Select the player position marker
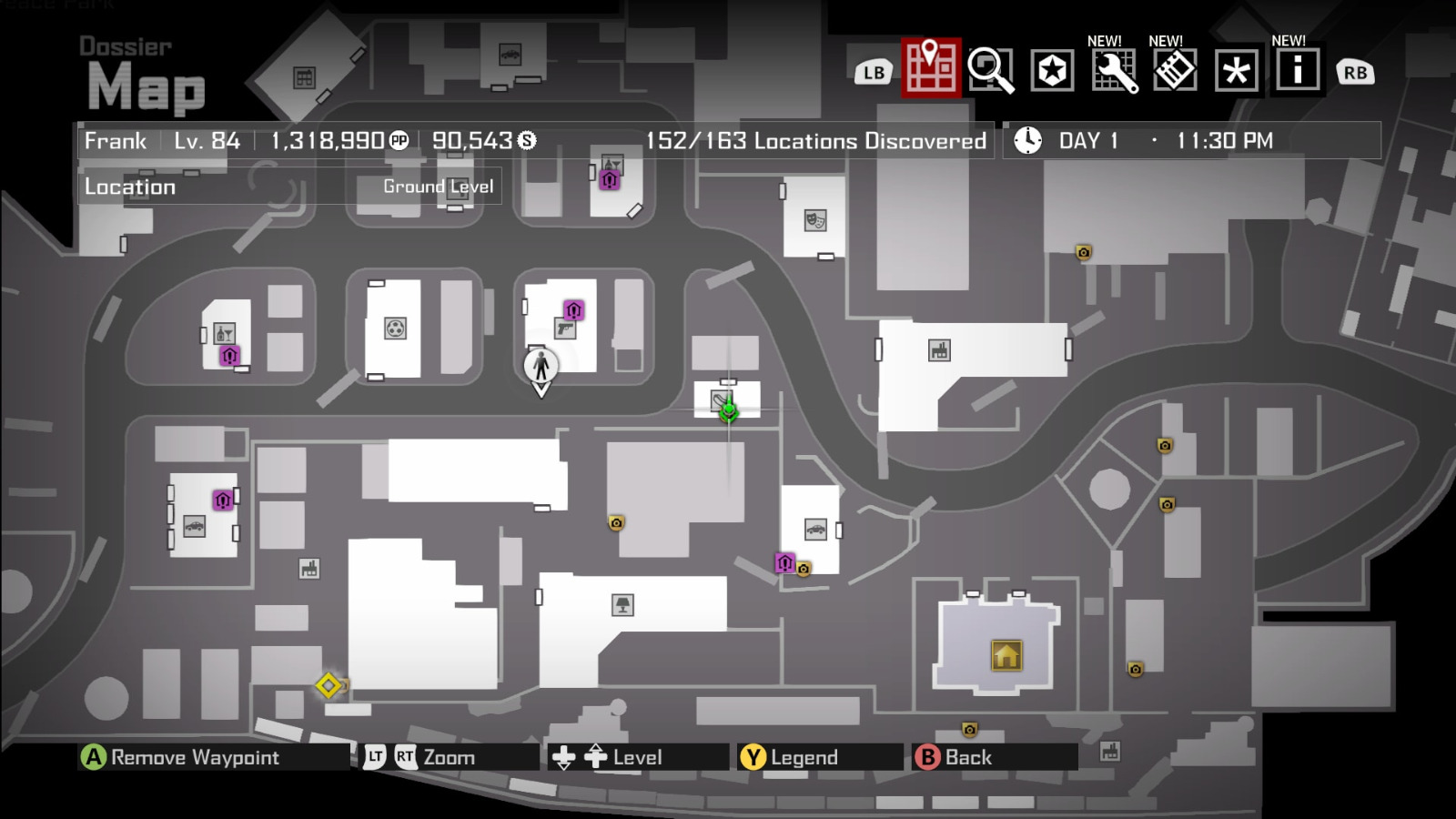This screenshot has width=1456, height=819. (x=541, y=367)
